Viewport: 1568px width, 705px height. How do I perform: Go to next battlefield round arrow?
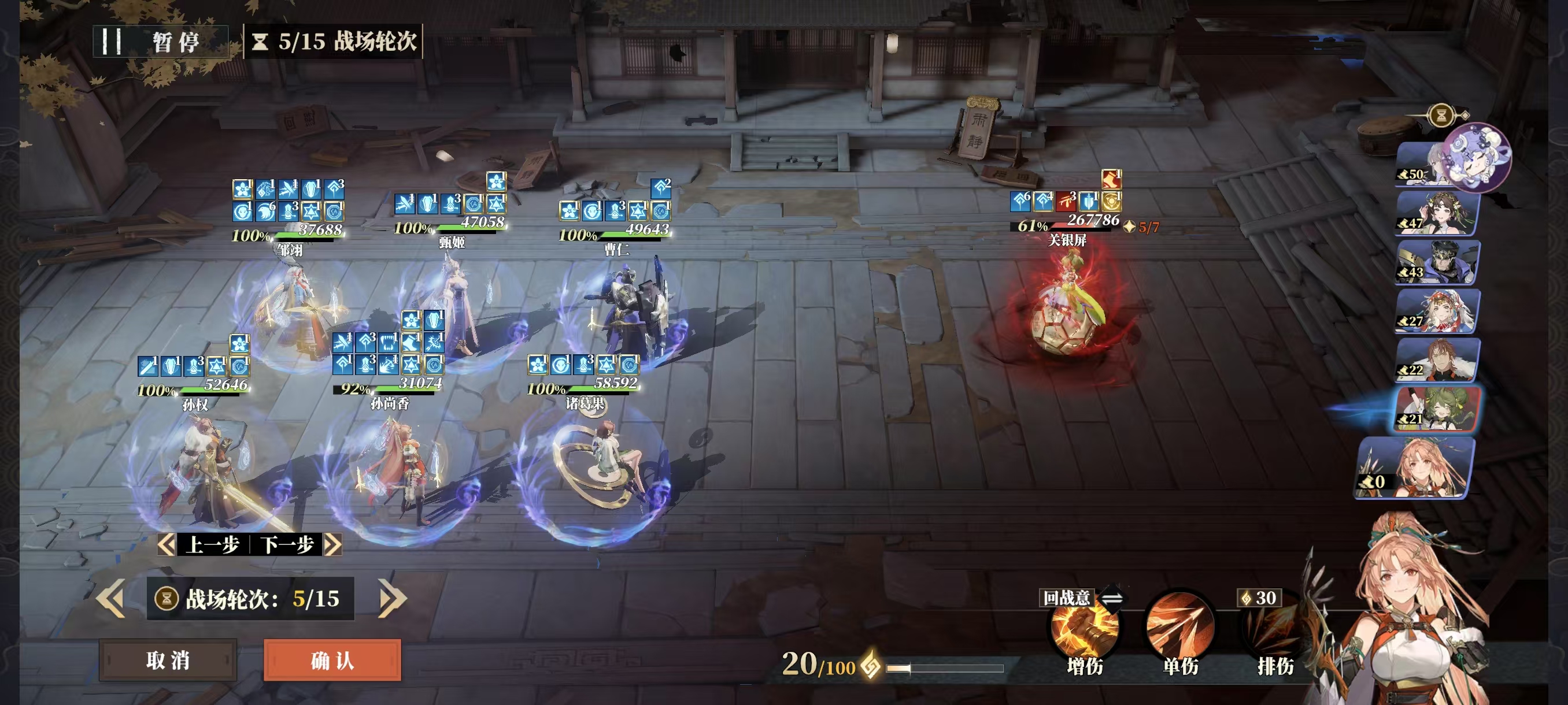(x=391, y=599)
